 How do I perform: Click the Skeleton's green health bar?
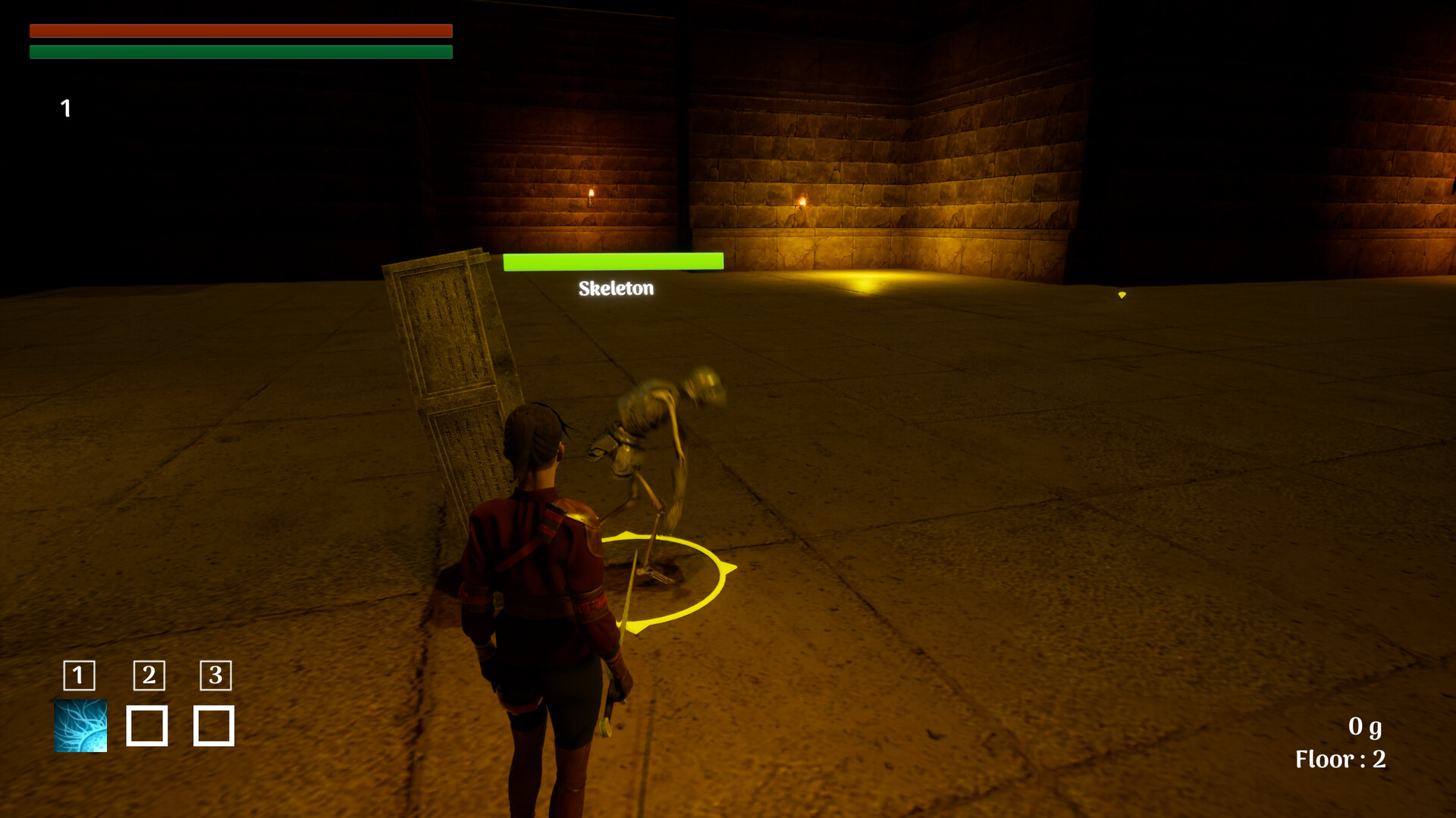611,260
